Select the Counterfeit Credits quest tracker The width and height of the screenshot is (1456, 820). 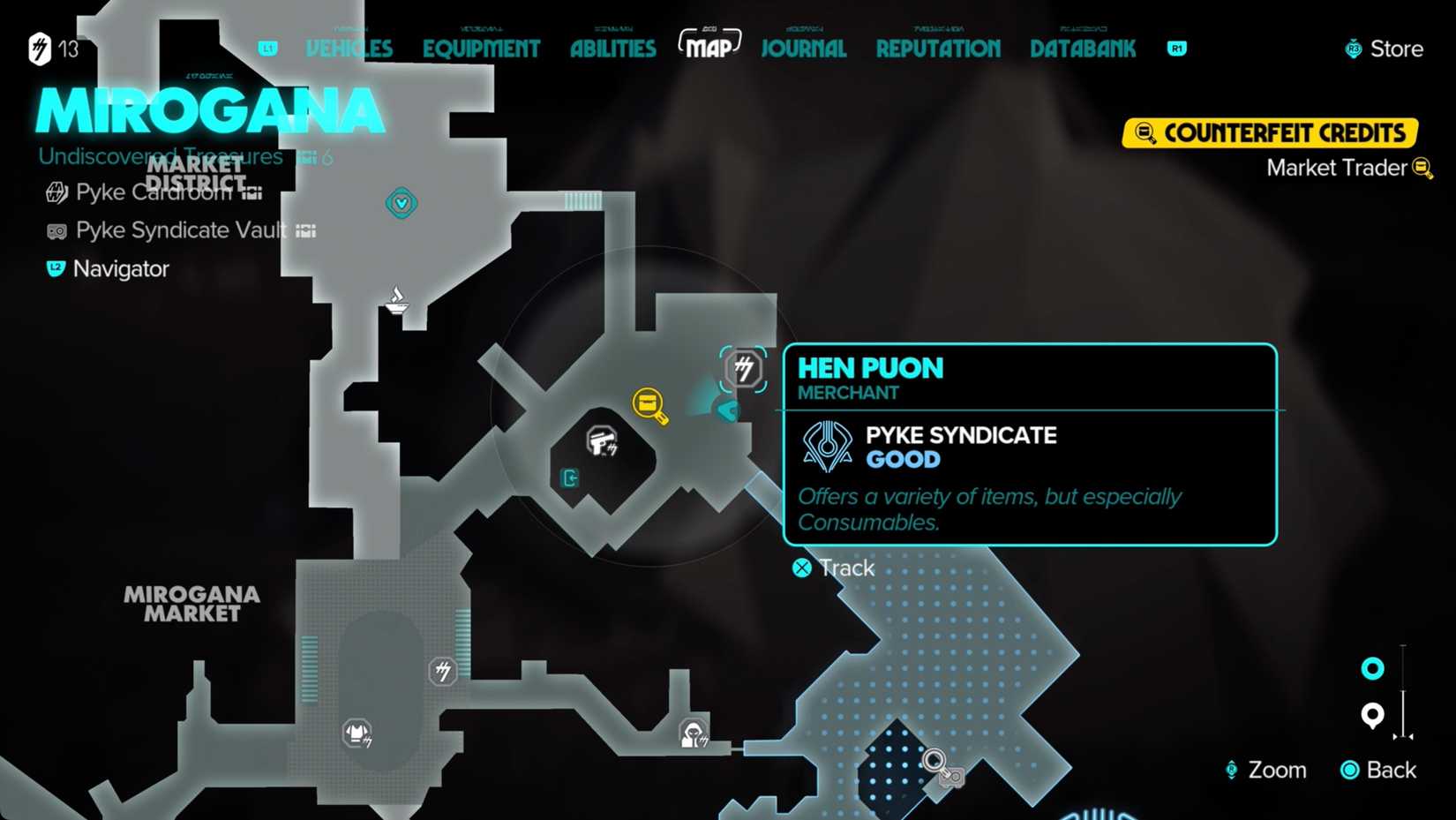1270,133
